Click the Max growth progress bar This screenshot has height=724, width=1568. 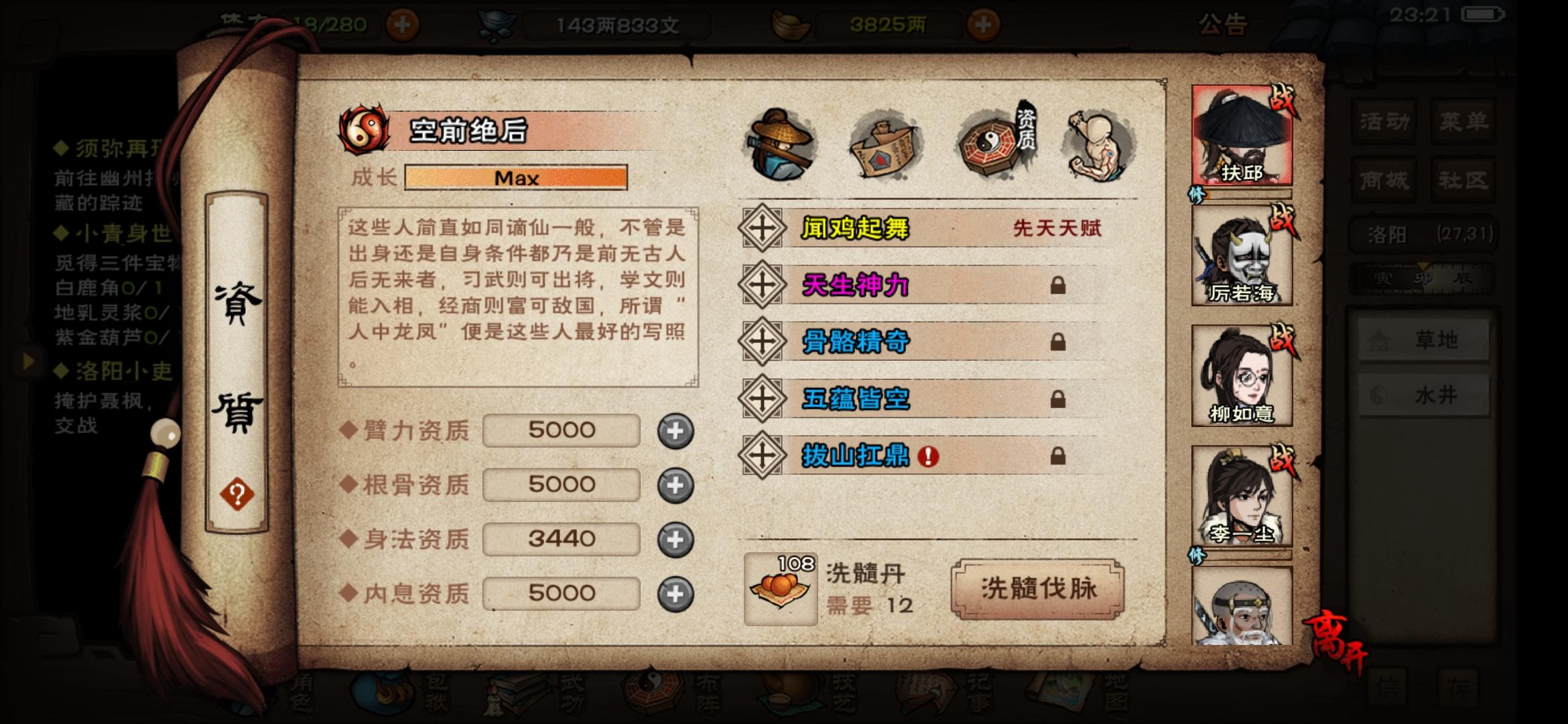pos(516,178)
